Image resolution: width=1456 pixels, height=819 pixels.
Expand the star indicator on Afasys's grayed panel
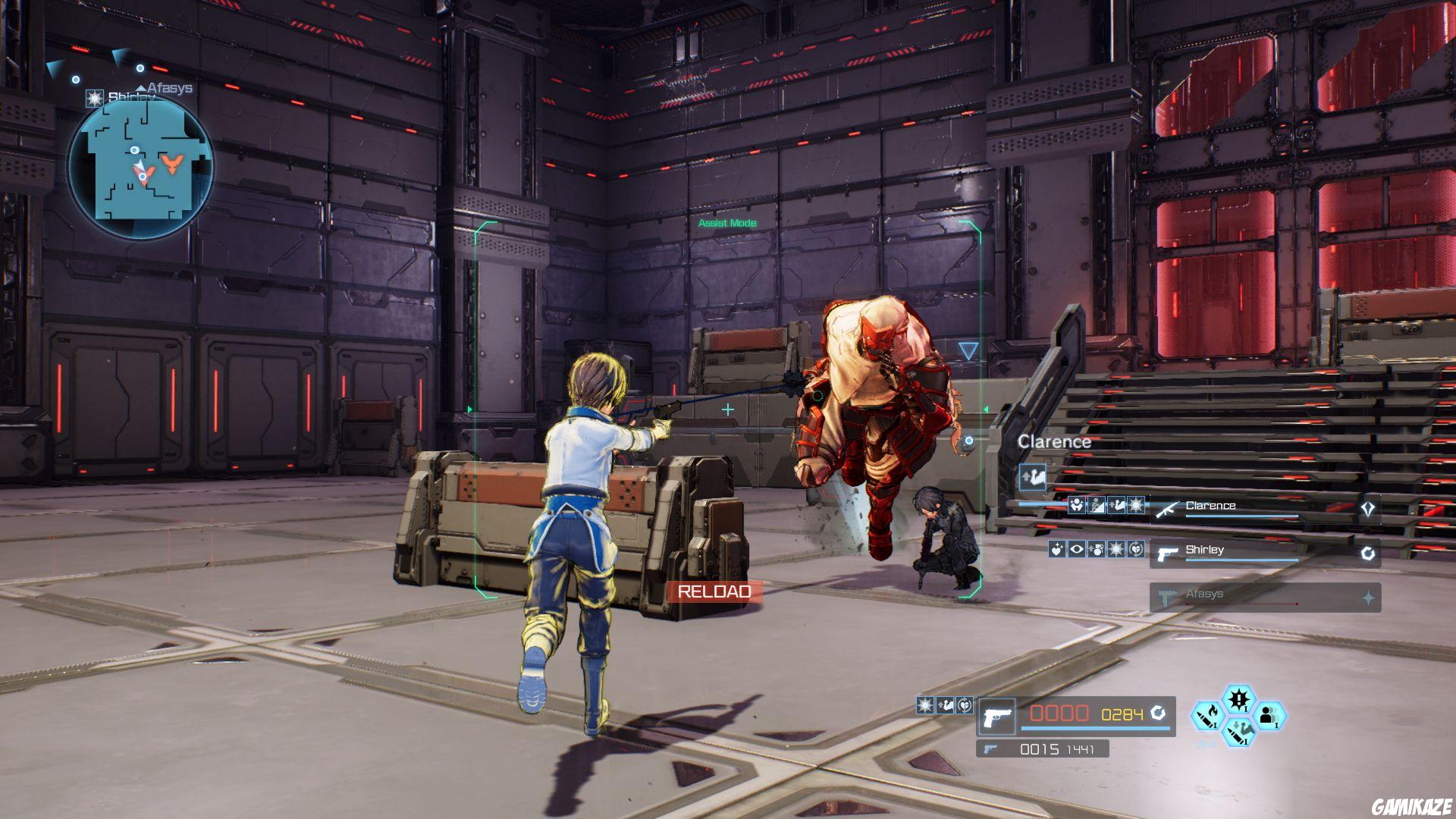click(1370, 596)
